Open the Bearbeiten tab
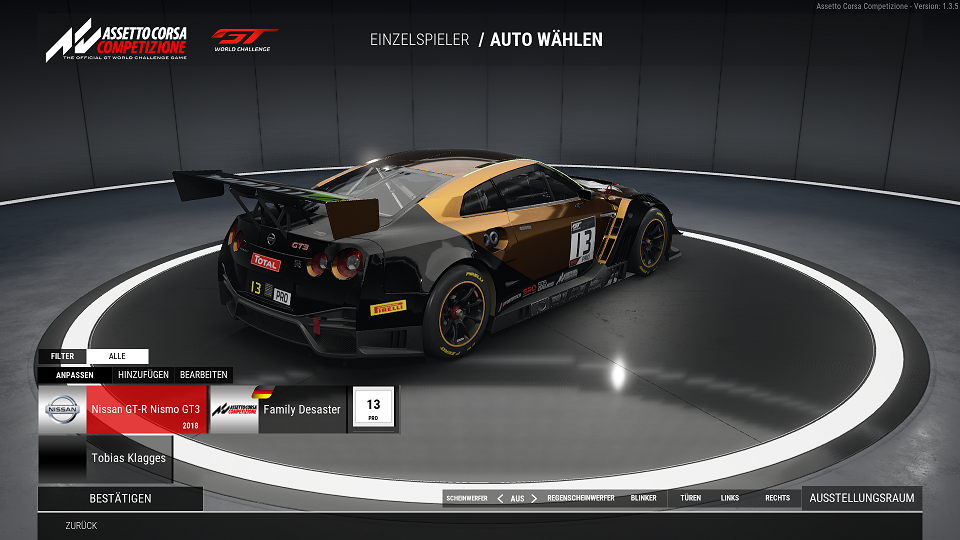The height and width of the screenshot is (540, 960). click(203, 375)
